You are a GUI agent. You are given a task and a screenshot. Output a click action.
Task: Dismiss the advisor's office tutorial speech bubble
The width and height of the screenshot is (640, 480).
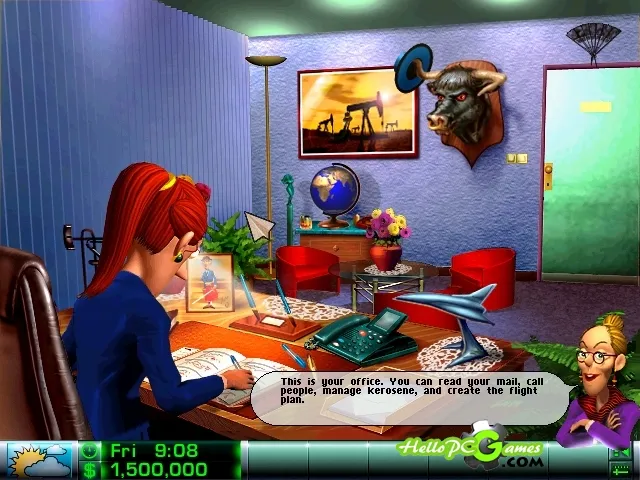(410, 397)
